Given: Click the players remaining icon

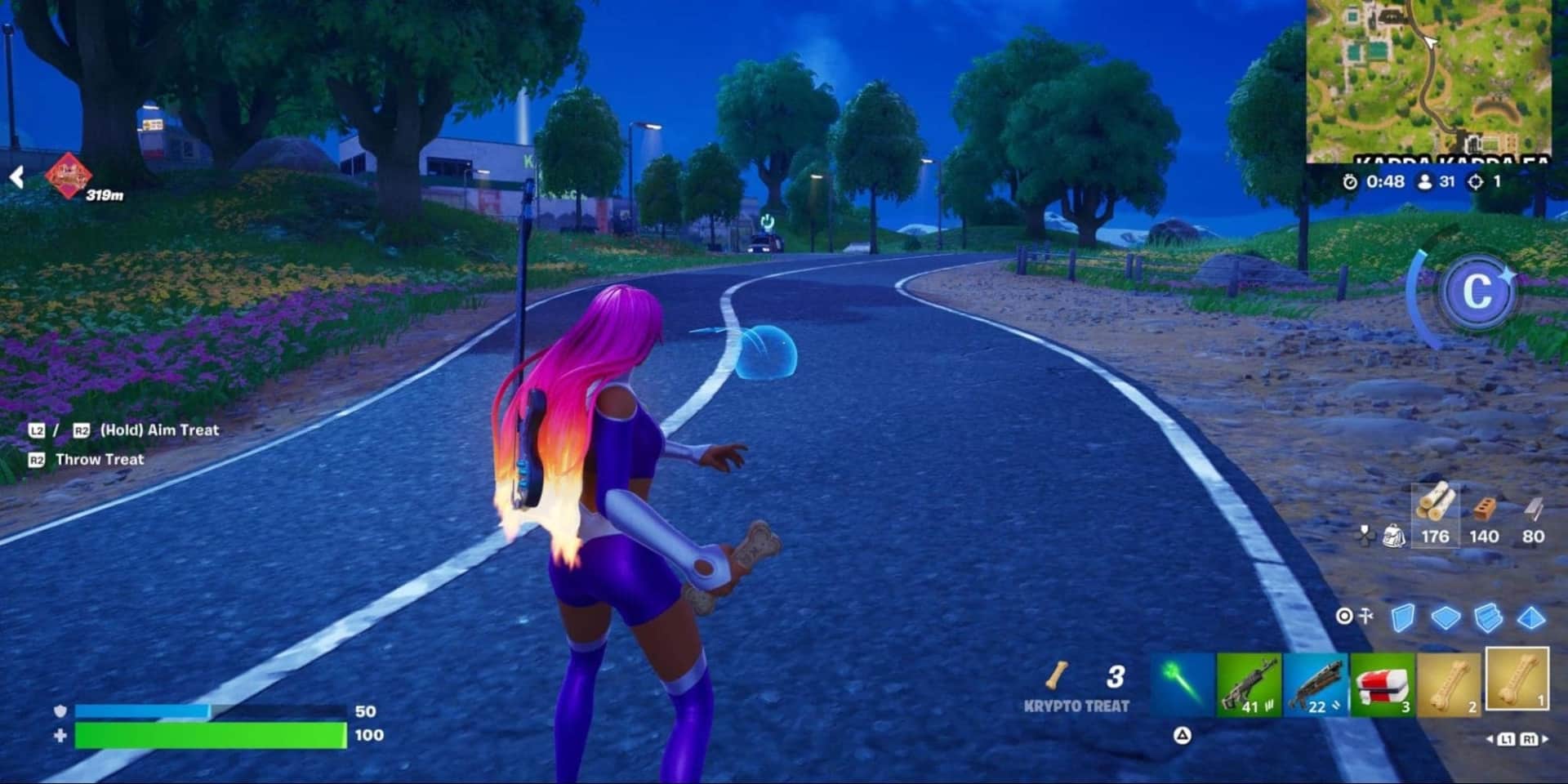Looking at the screenshot, I should (x=1424, y=181).
